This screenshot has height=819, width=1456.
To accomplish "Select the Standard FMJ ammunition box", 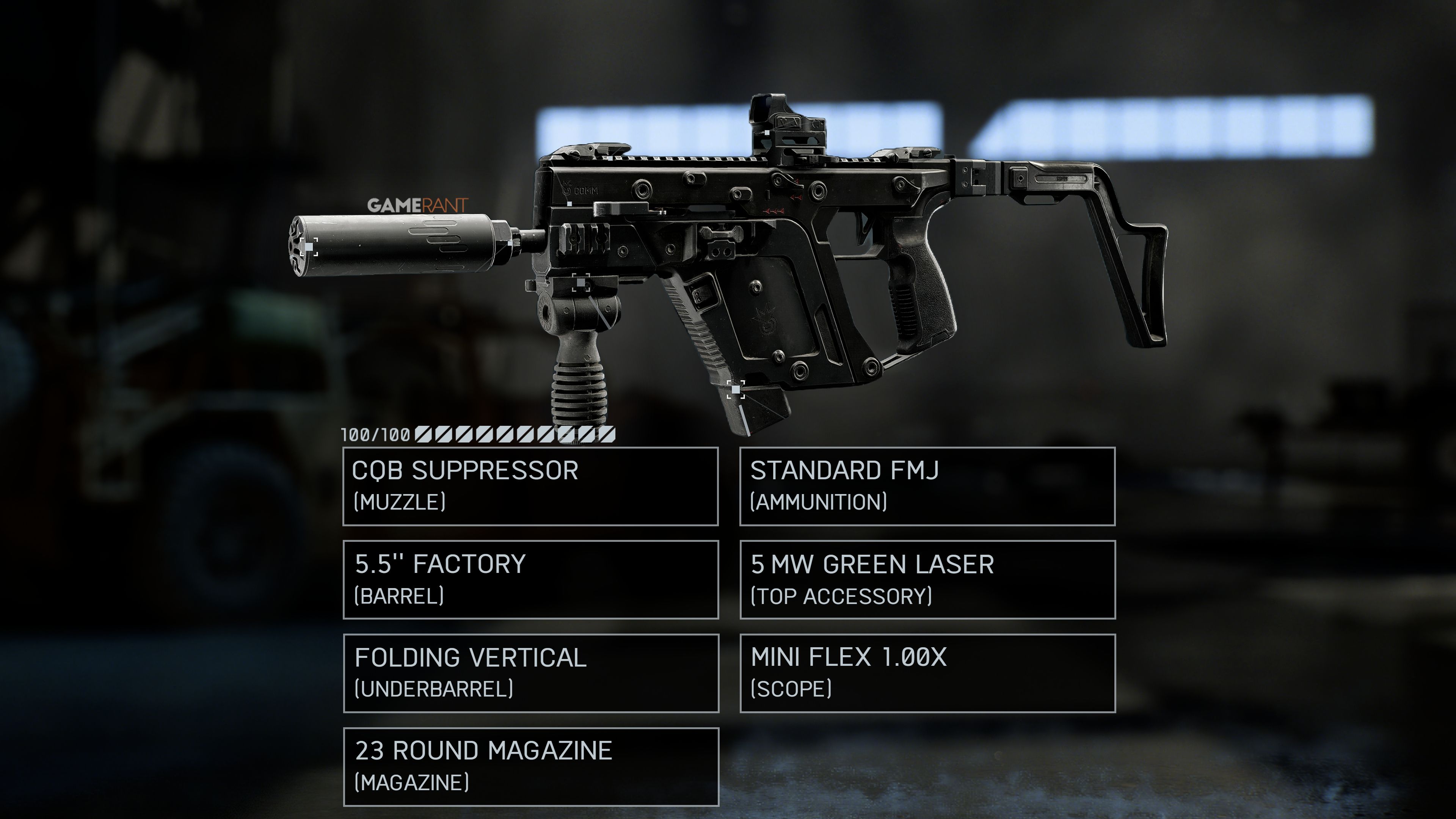I will (x=927, y=486).
